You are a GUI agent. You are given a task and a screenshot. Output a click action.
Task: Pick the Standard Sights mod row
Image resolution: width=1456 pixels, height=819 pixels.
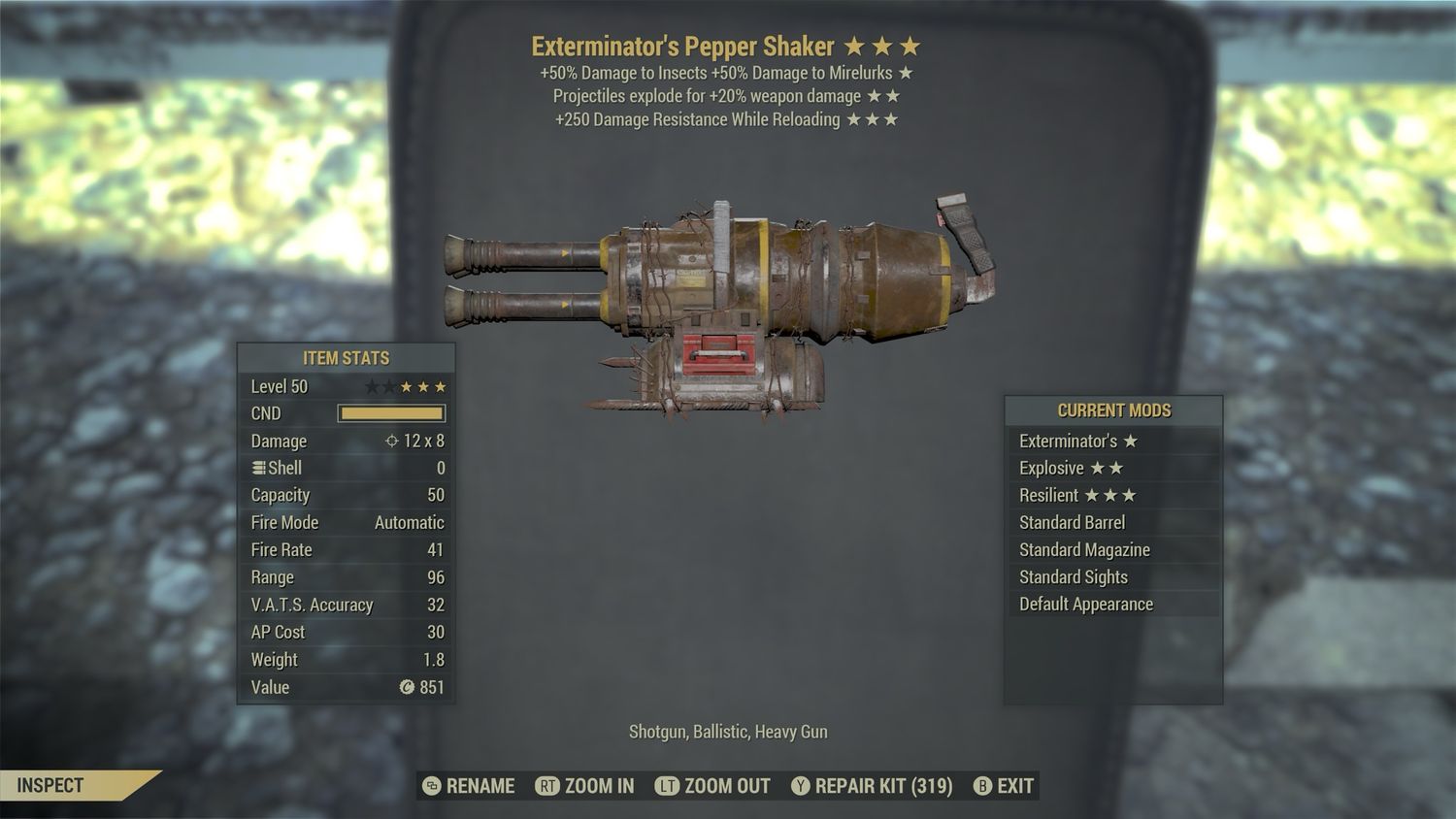click(1112, 576)
